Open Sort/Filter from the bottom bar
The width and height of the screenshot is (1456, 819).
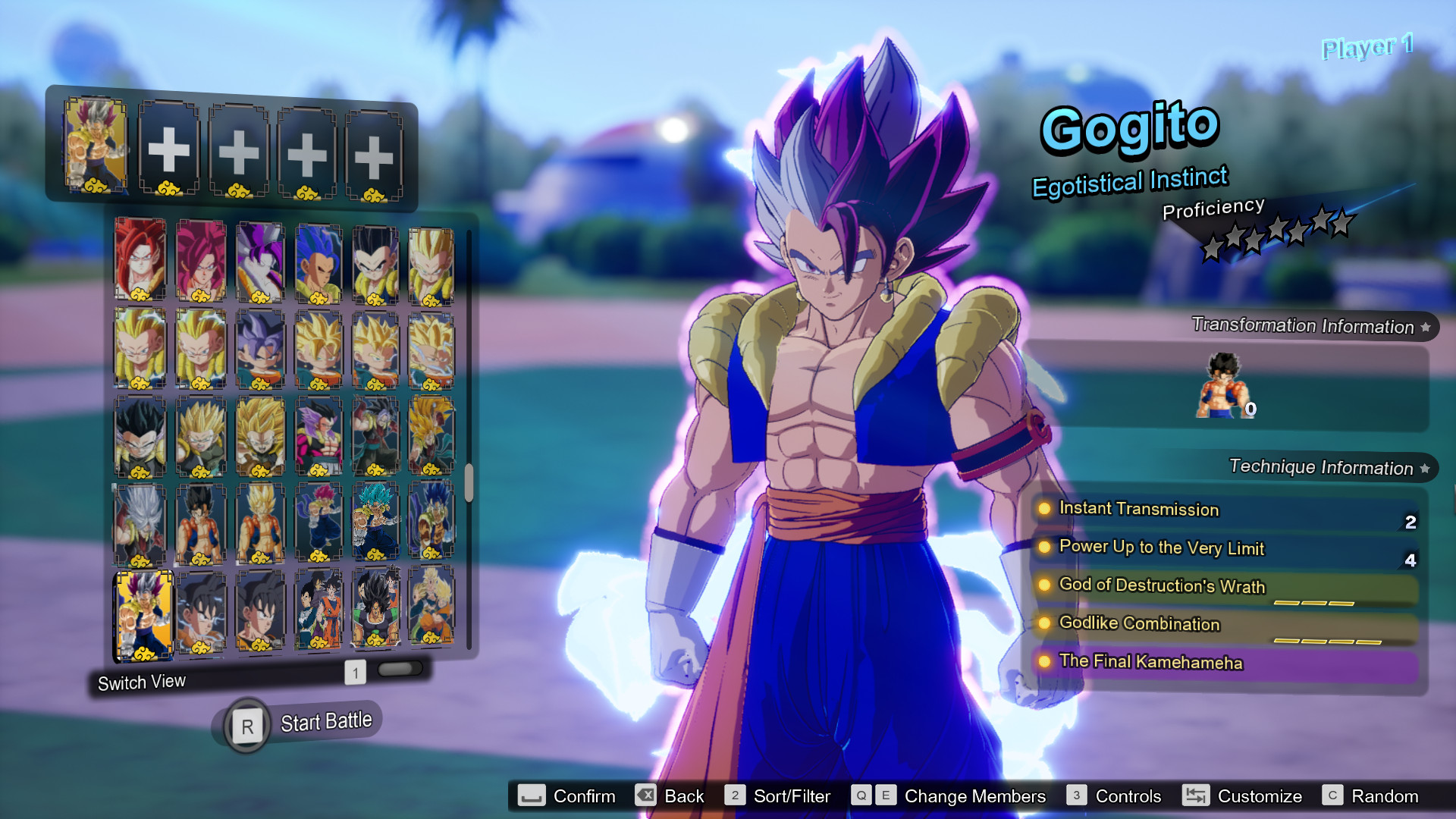tap(792, 796)
